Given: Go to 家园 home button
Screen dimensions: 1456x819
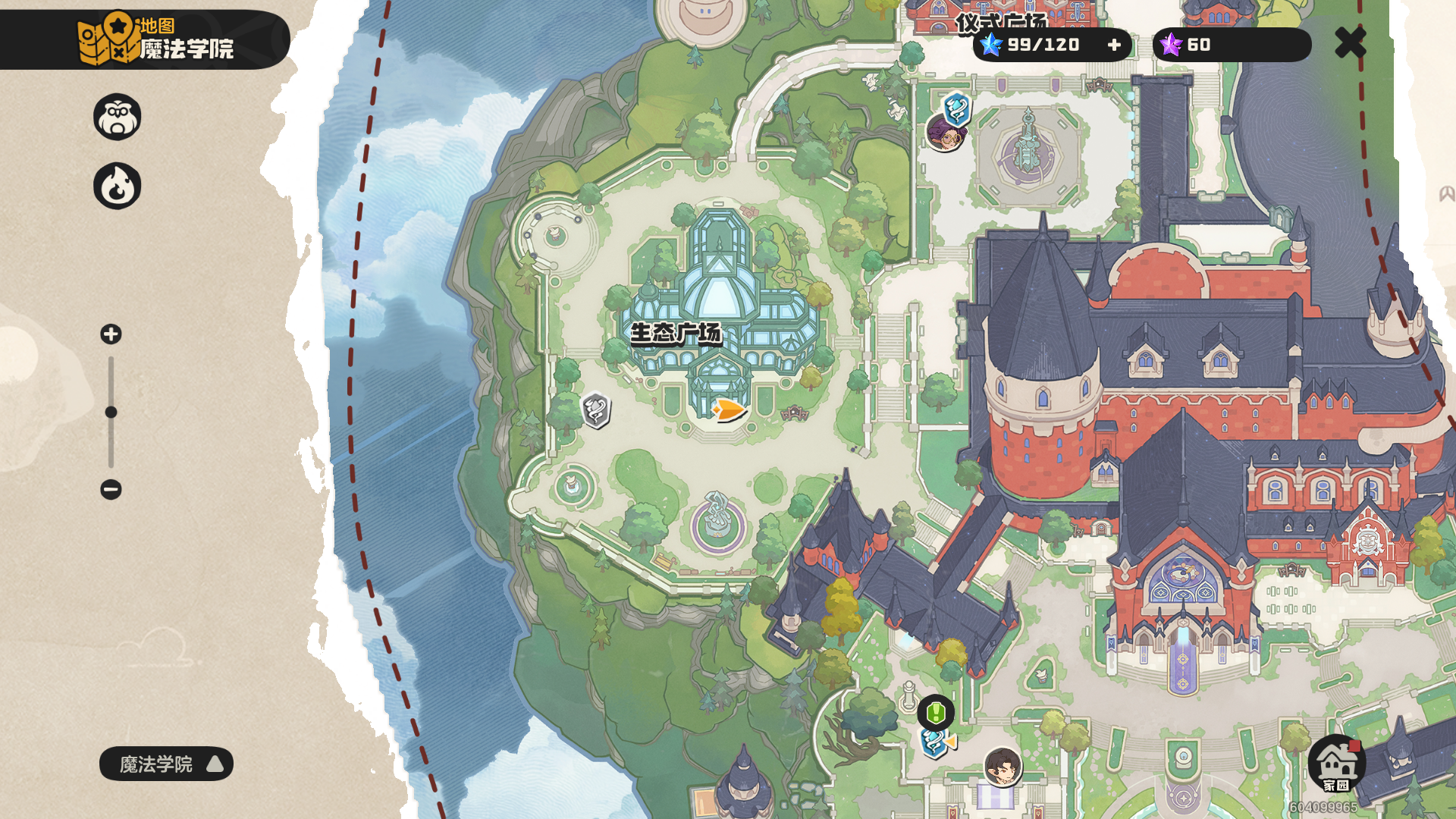Looking at the screenshot, I should coord(1336,764).
